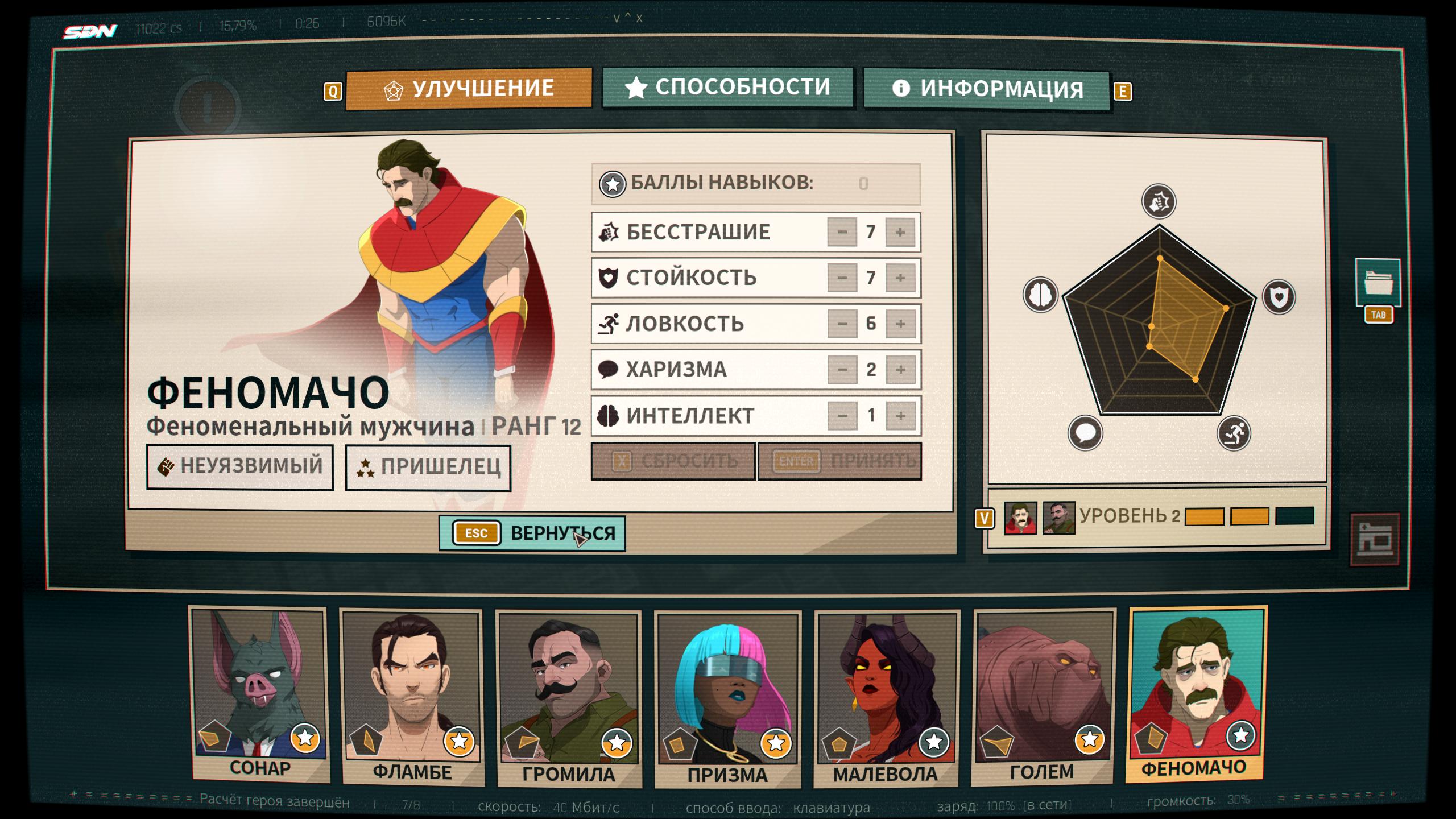
Task: Show the Неуязвимый trait tag
Action: [x=240, y=466]
